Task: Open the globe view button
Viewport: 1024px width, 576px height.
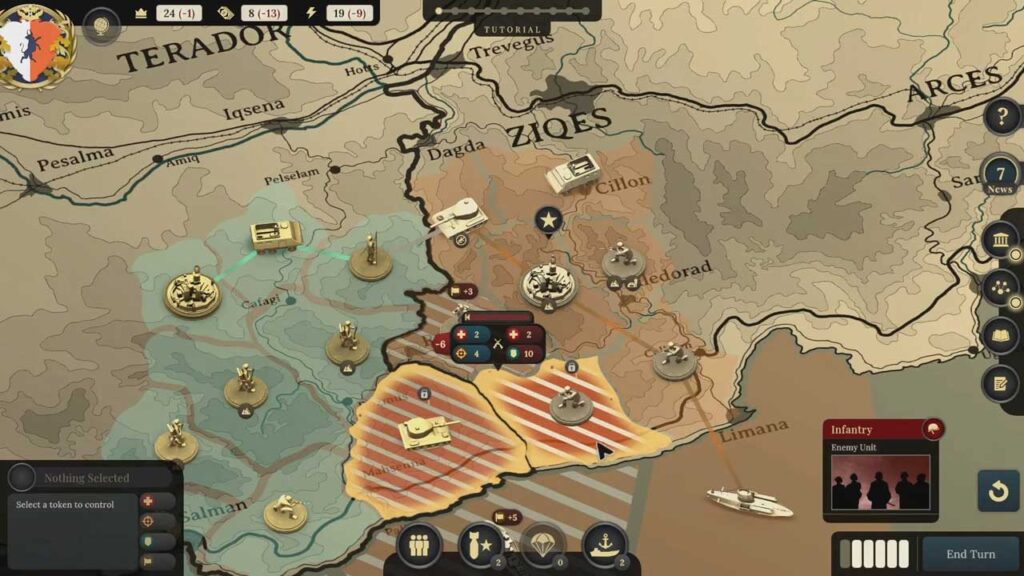Action: (101, 26)
